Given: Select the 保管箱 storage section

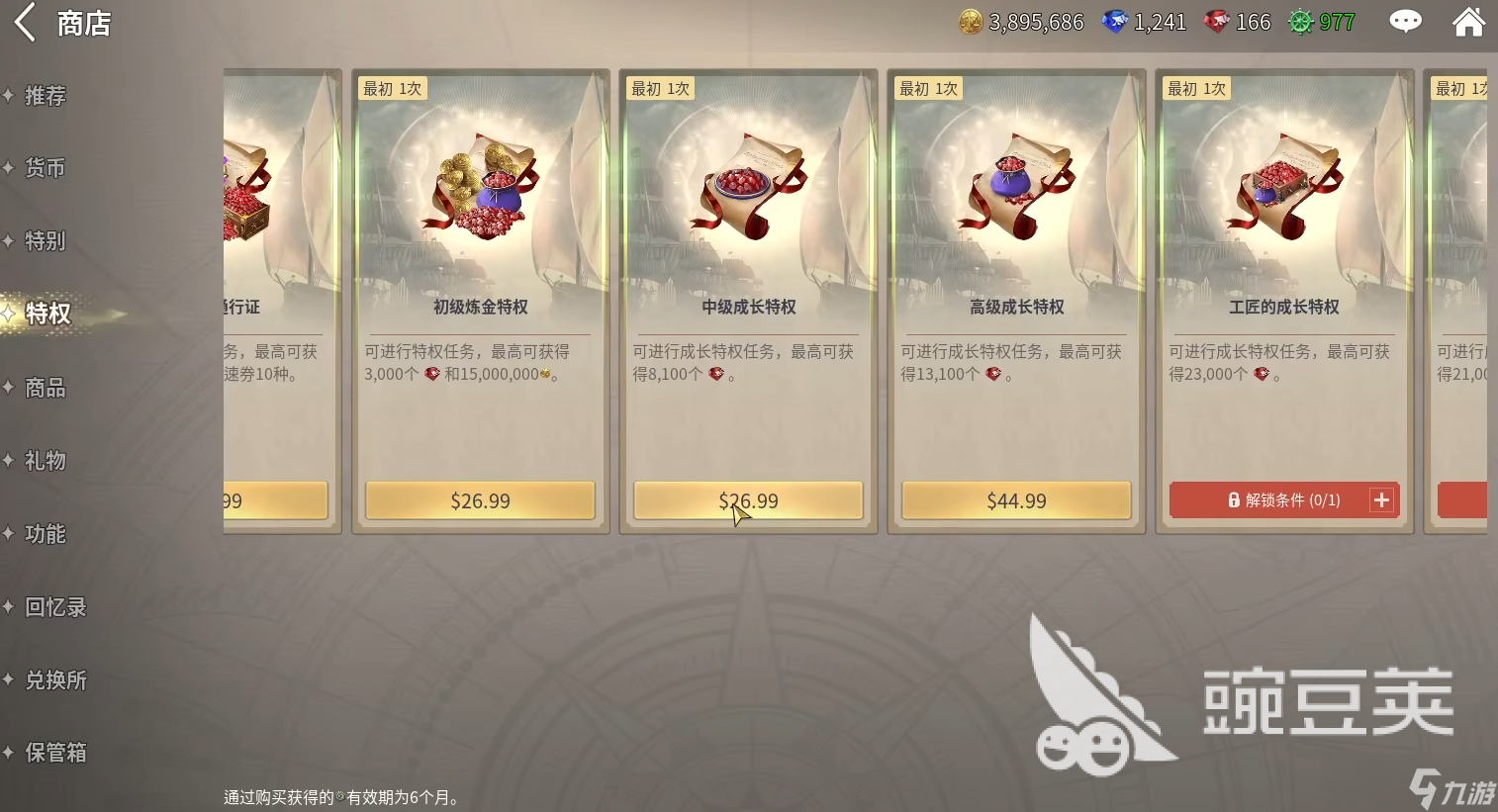Looking at the screenshot, I should 54,753.
